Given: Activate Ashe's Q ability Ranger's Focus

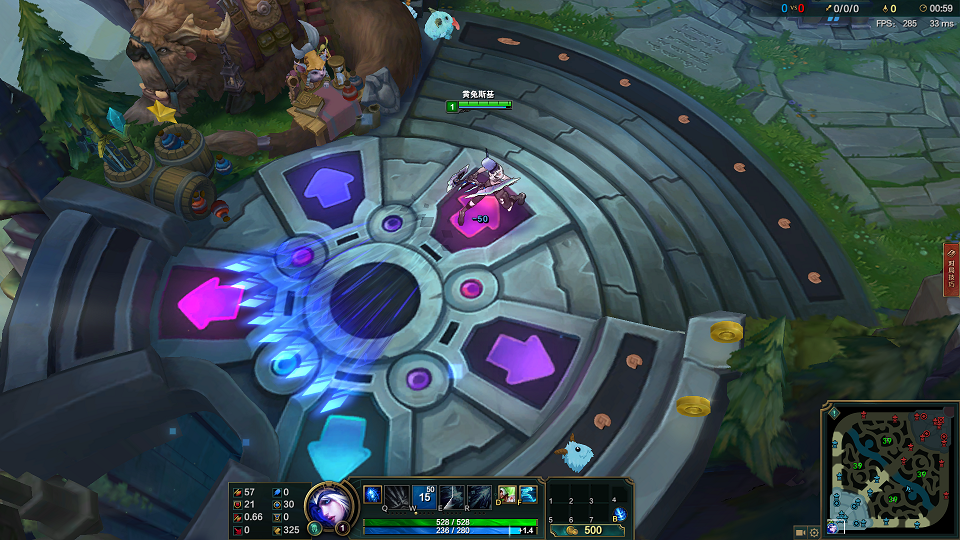Looking at the screenshot, I should click(399, 496).
